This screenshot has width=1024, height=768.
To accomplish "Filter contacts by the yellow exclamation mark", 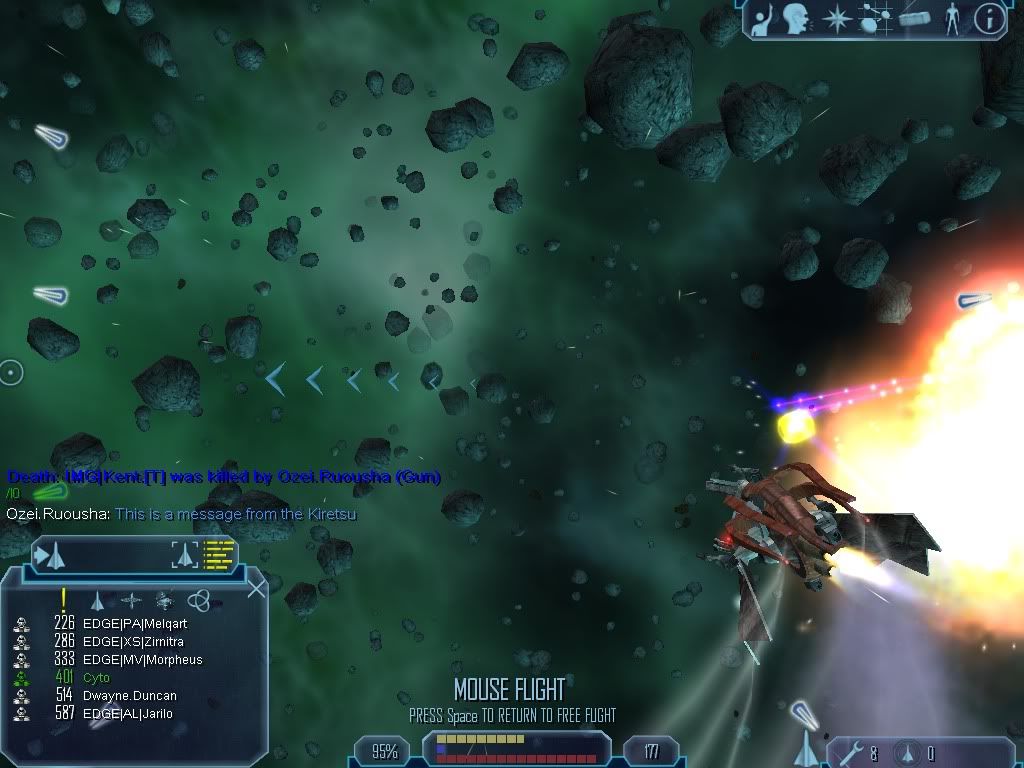I will pyautogui.click(x=63, y=599).
